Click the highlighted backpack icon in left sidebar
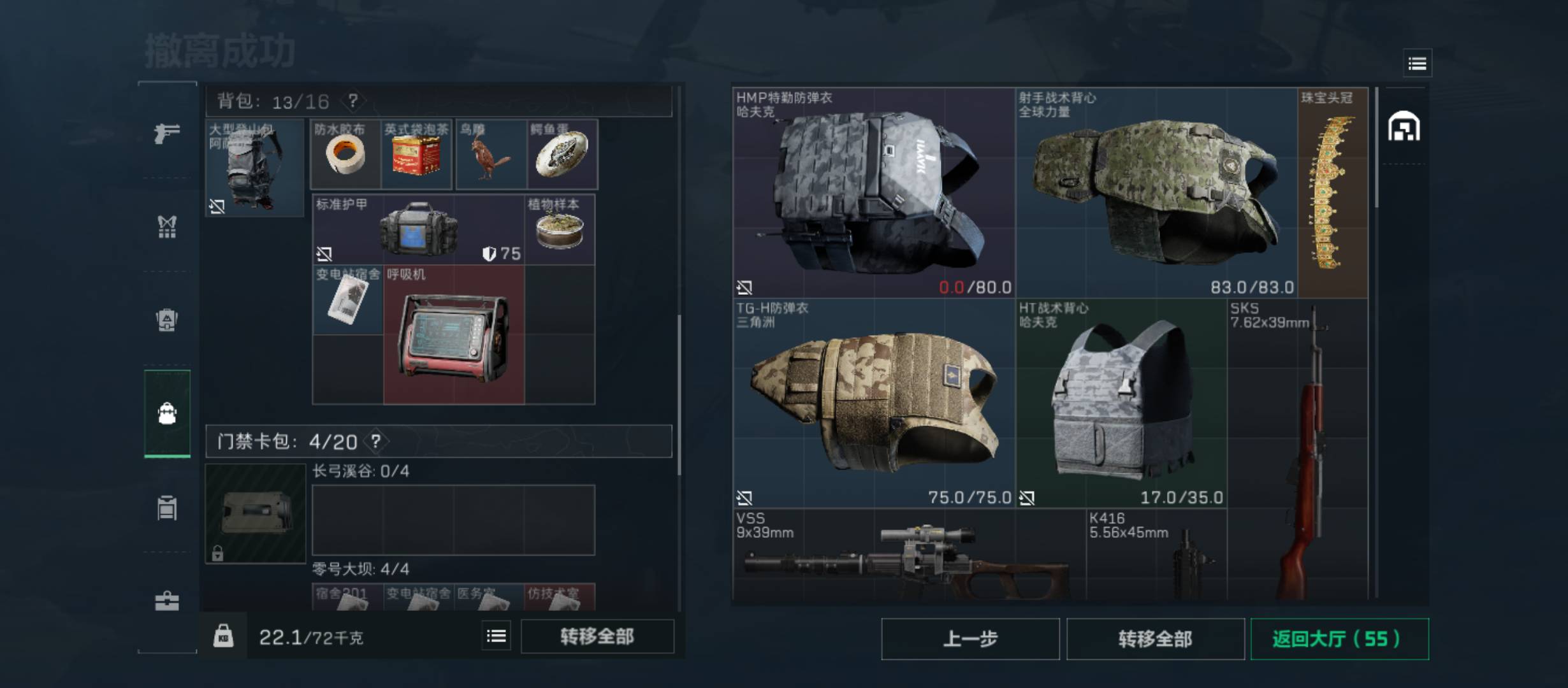Screen dimensions: 1568x688 tap(167, 413)
